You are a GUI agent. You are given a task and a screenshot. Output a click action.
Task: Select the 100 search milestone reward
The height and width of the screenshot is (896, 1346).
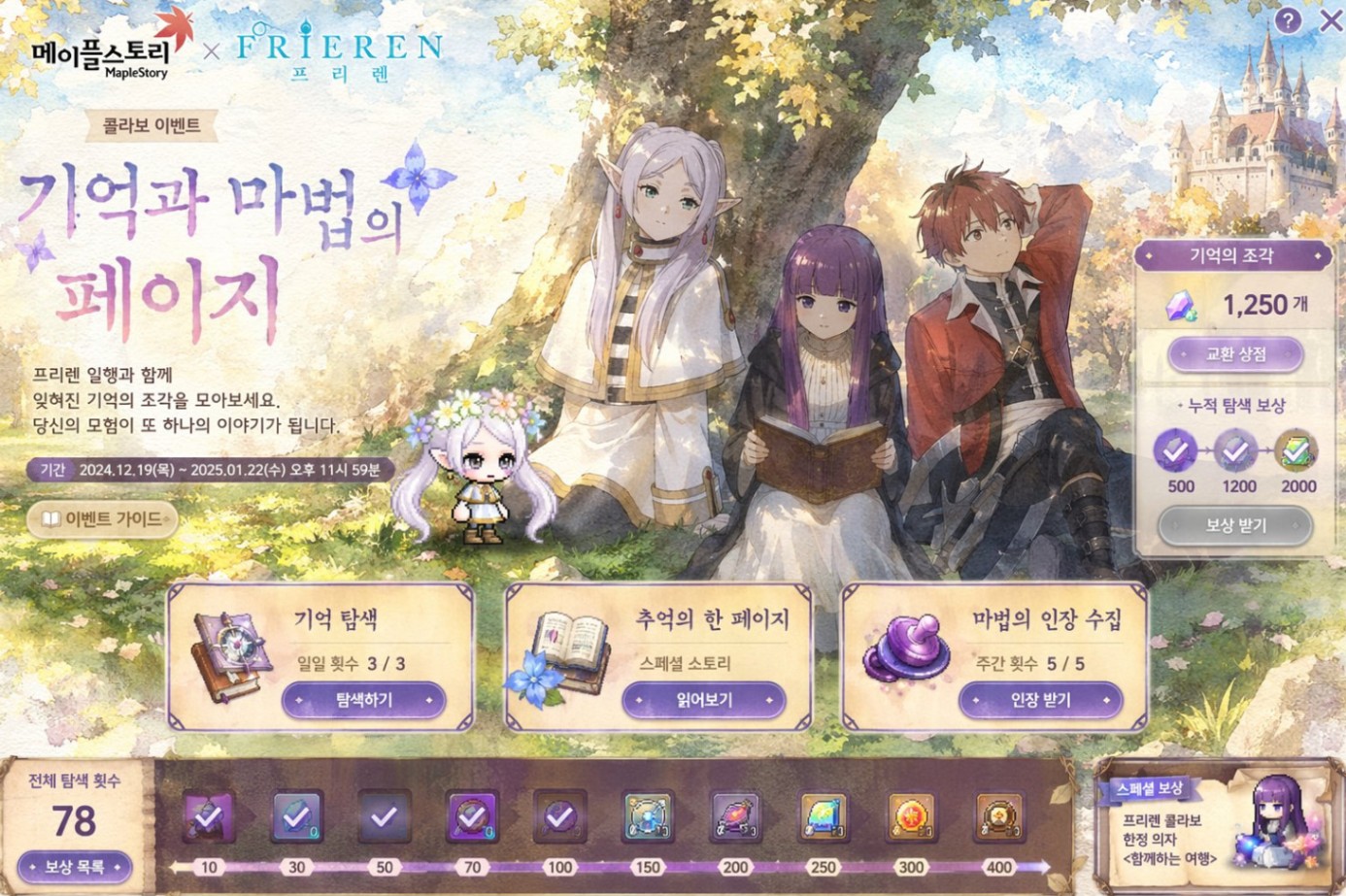559,816
